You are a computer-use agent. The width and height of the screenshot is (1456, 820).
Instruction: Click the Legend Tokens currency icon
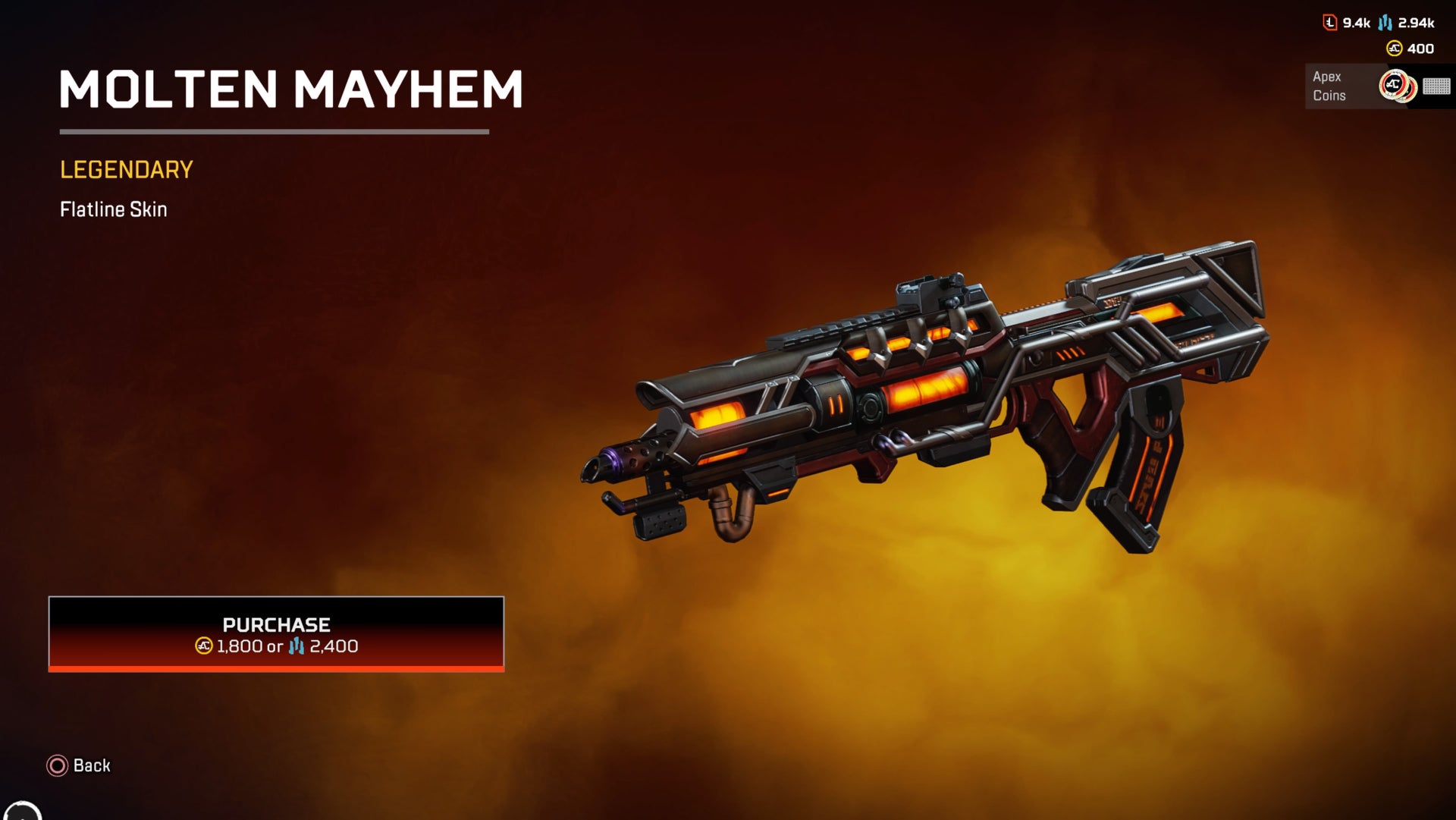[x=1329, y=22]
